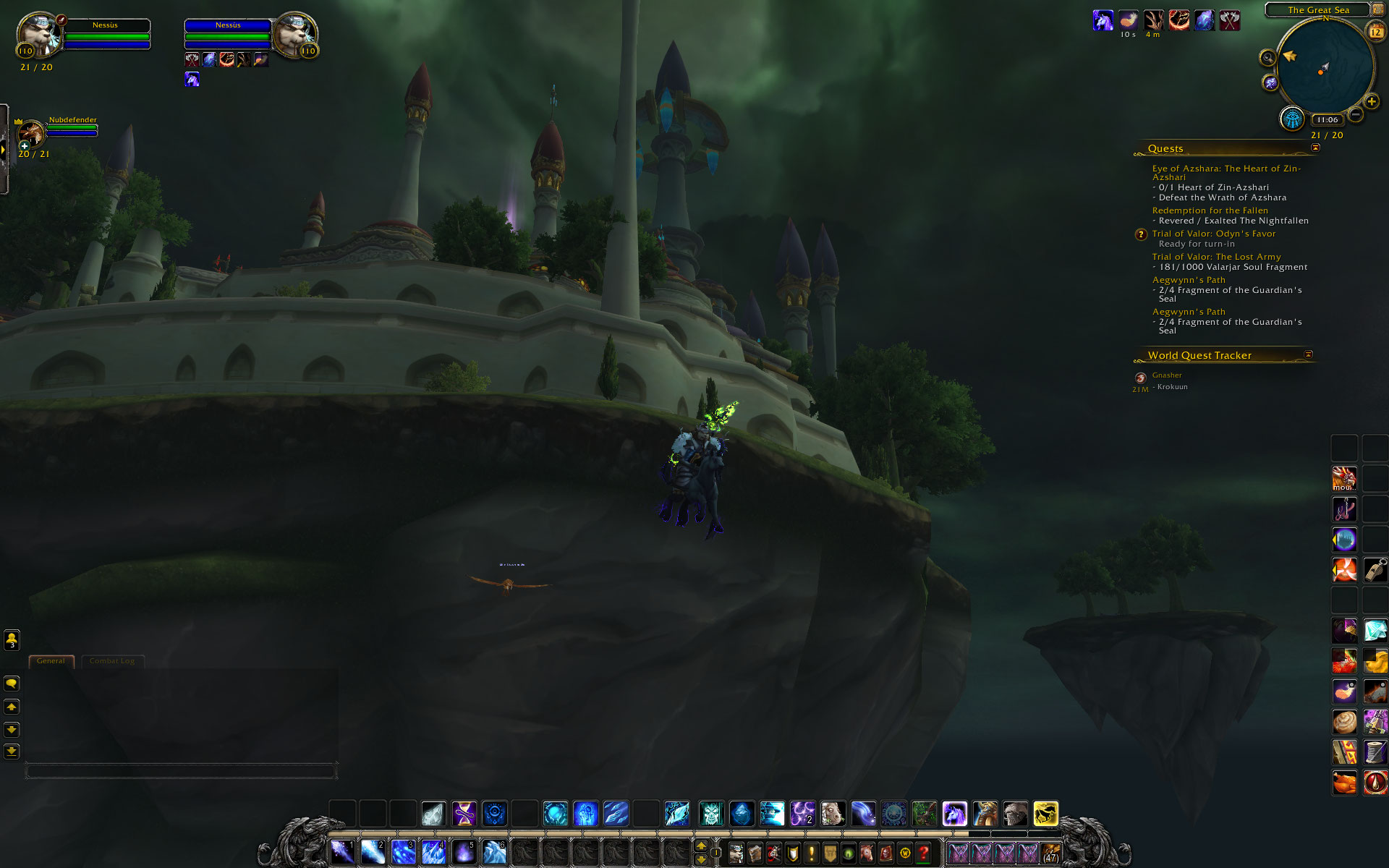Click the minimap tracking magnifier button
Viewport: 1389px width, 868px height.
1267,58
